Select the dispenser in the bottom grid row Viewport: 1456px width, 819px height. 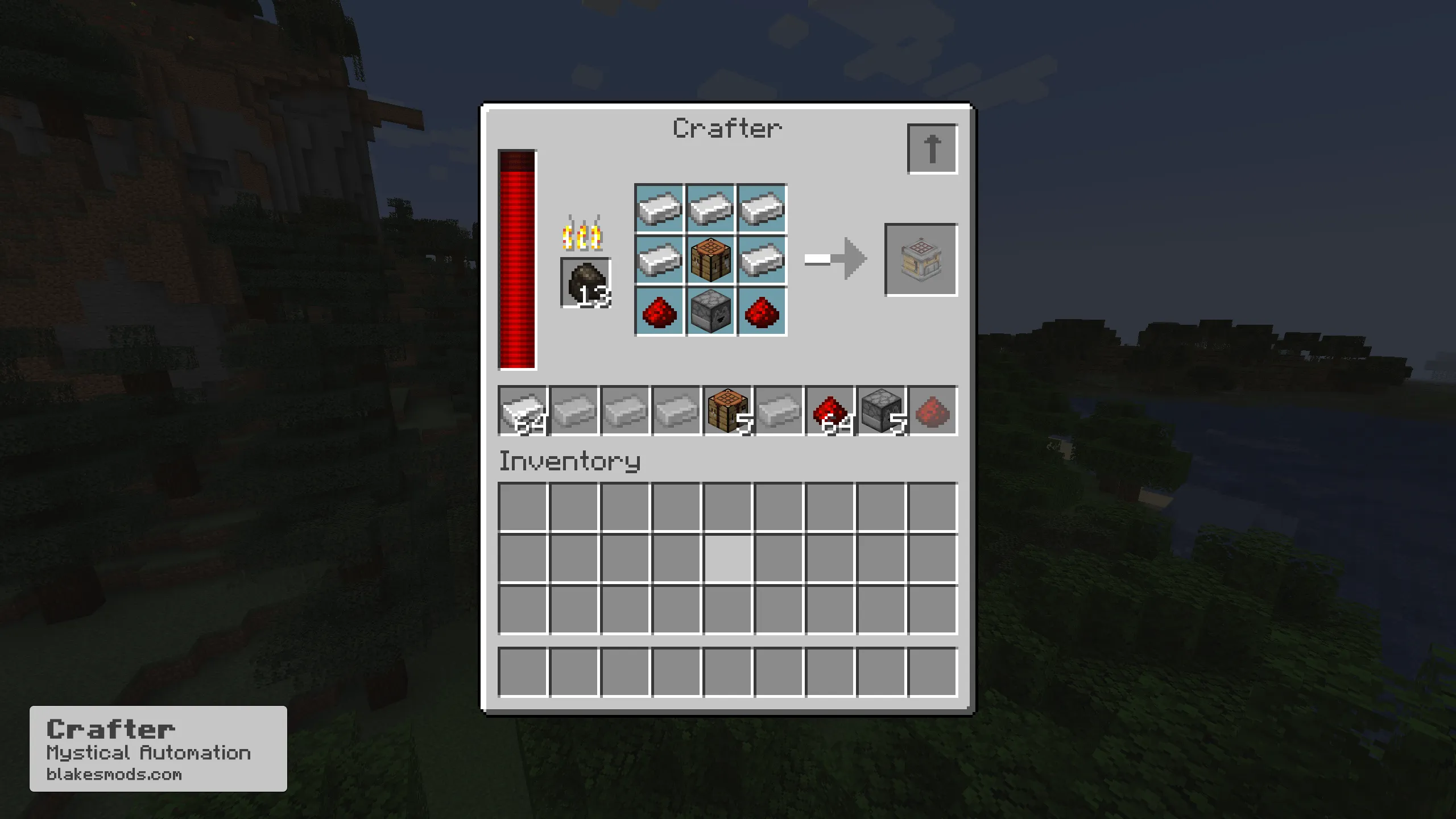(x=710, y=311)
